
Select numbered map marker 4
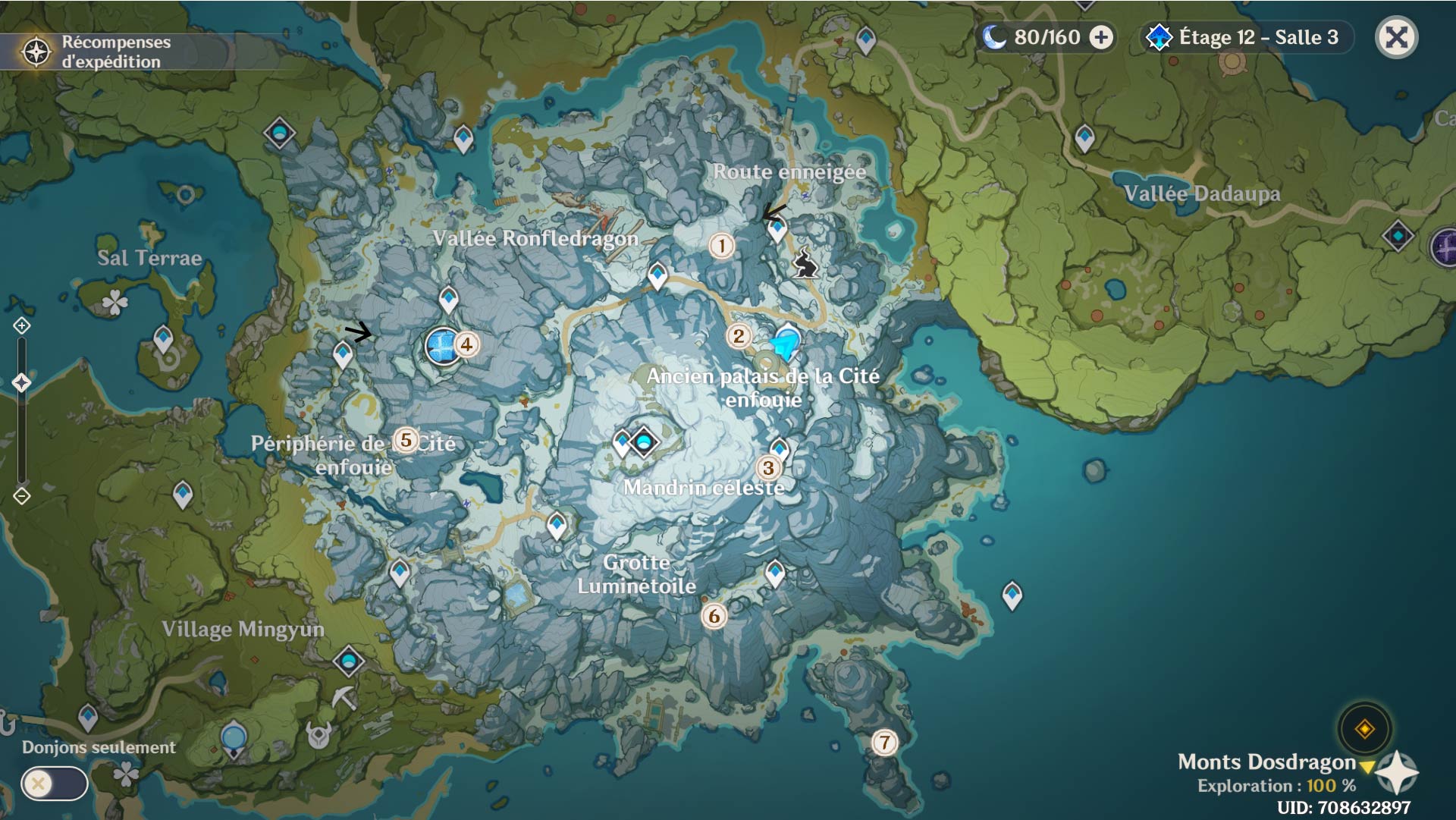(x=466, y=344)
